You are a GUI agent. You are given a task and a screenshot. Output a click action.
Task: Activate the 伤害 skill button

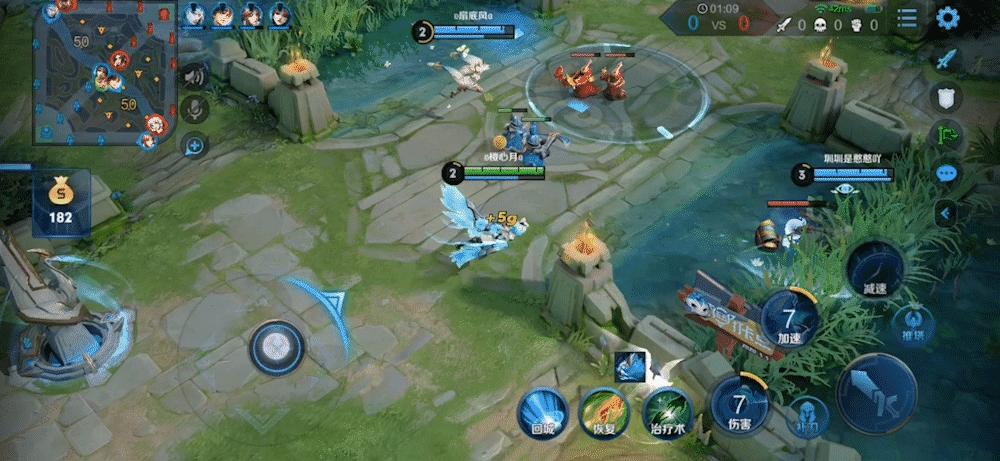(x=739, y=408)
